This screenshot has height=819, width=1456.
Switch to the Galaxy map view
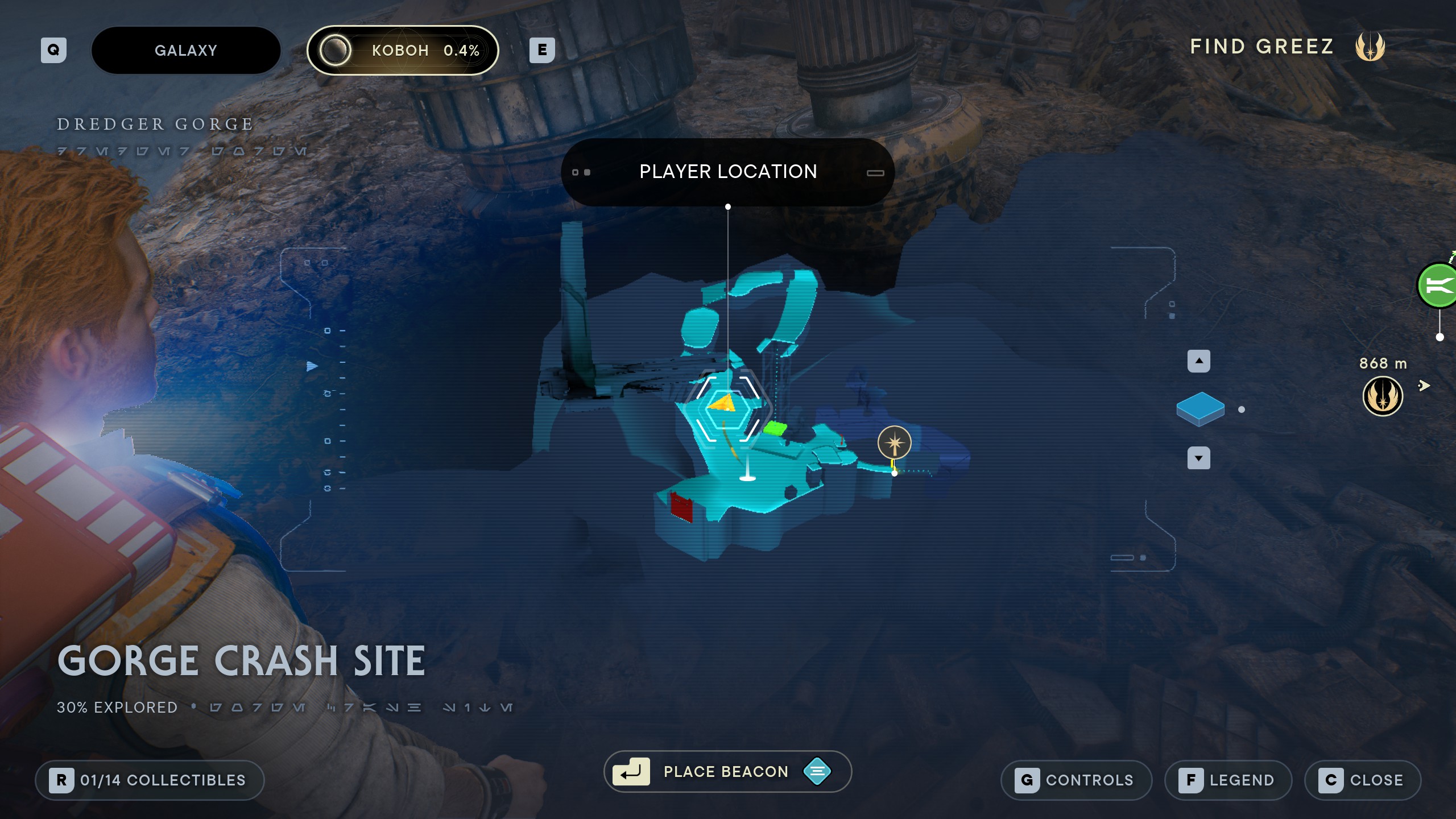(185, 50)
